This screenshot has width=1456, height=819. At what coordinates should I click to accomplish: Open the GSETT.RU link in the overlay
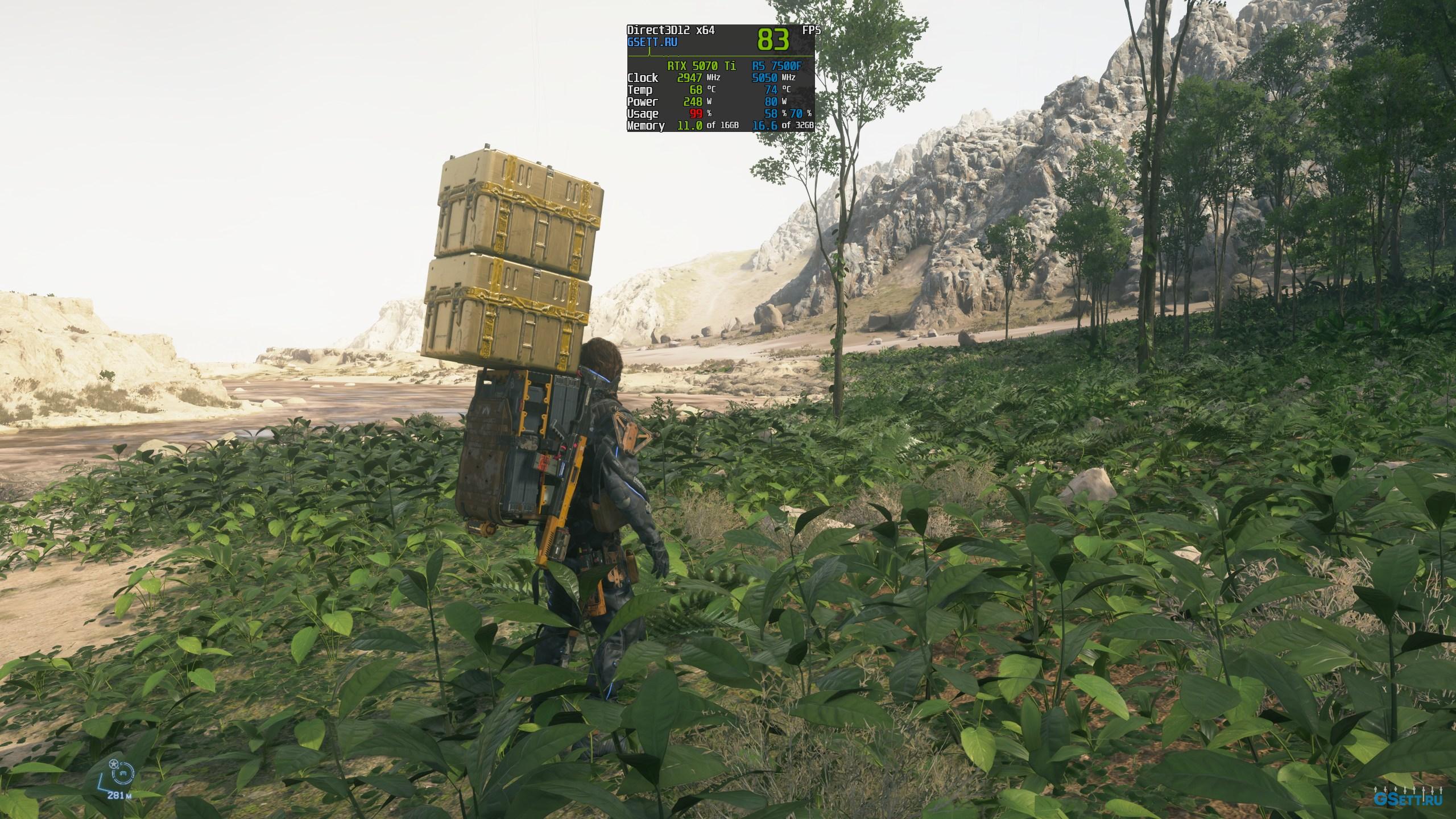click(x=652, y=42)
